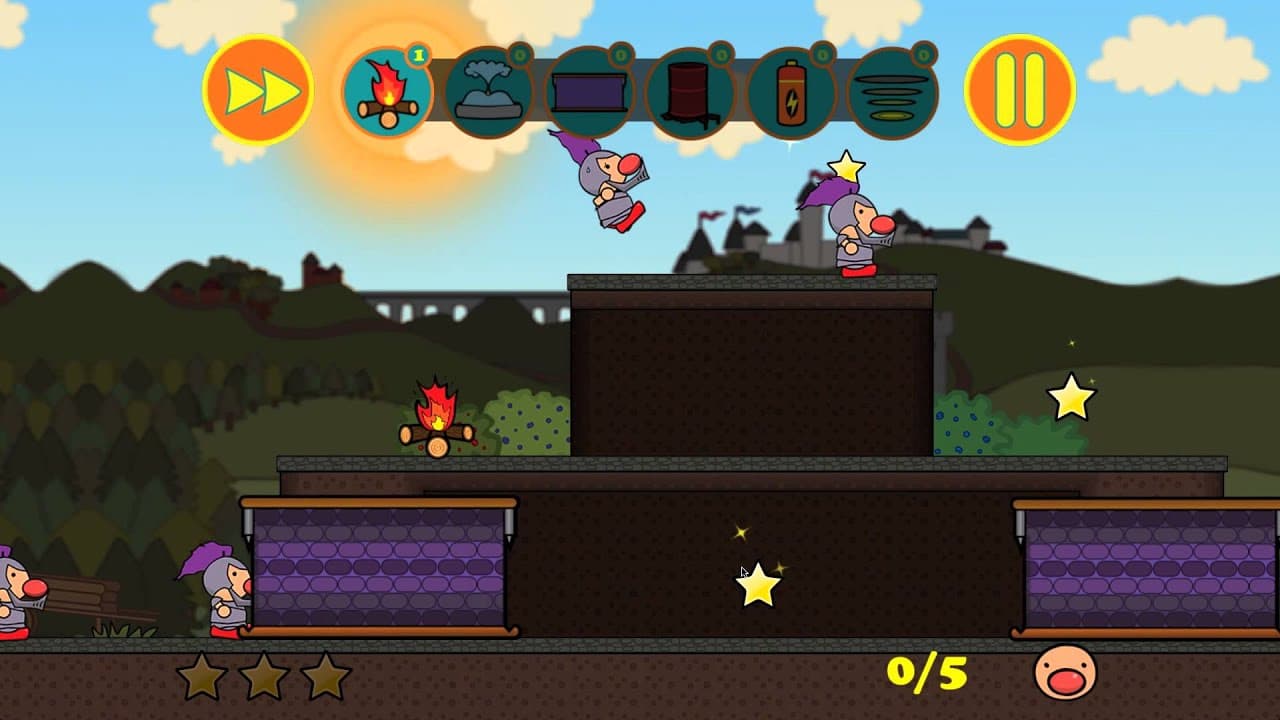Click the battery tool's zero count badge
This screenshot has height=720, width=1280.
(822, 56)
